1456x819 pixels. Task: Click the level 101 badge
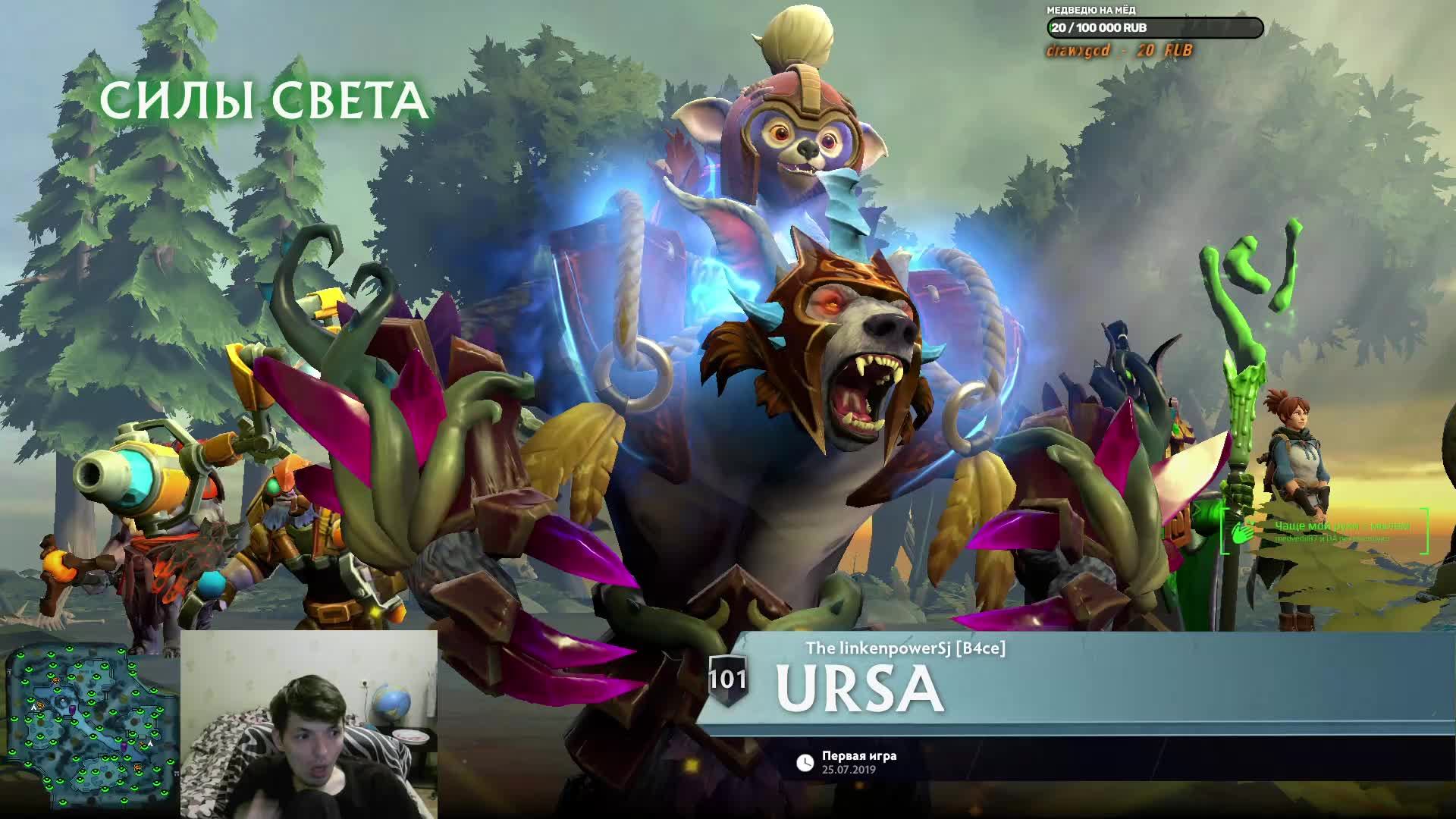coord(727,679)
